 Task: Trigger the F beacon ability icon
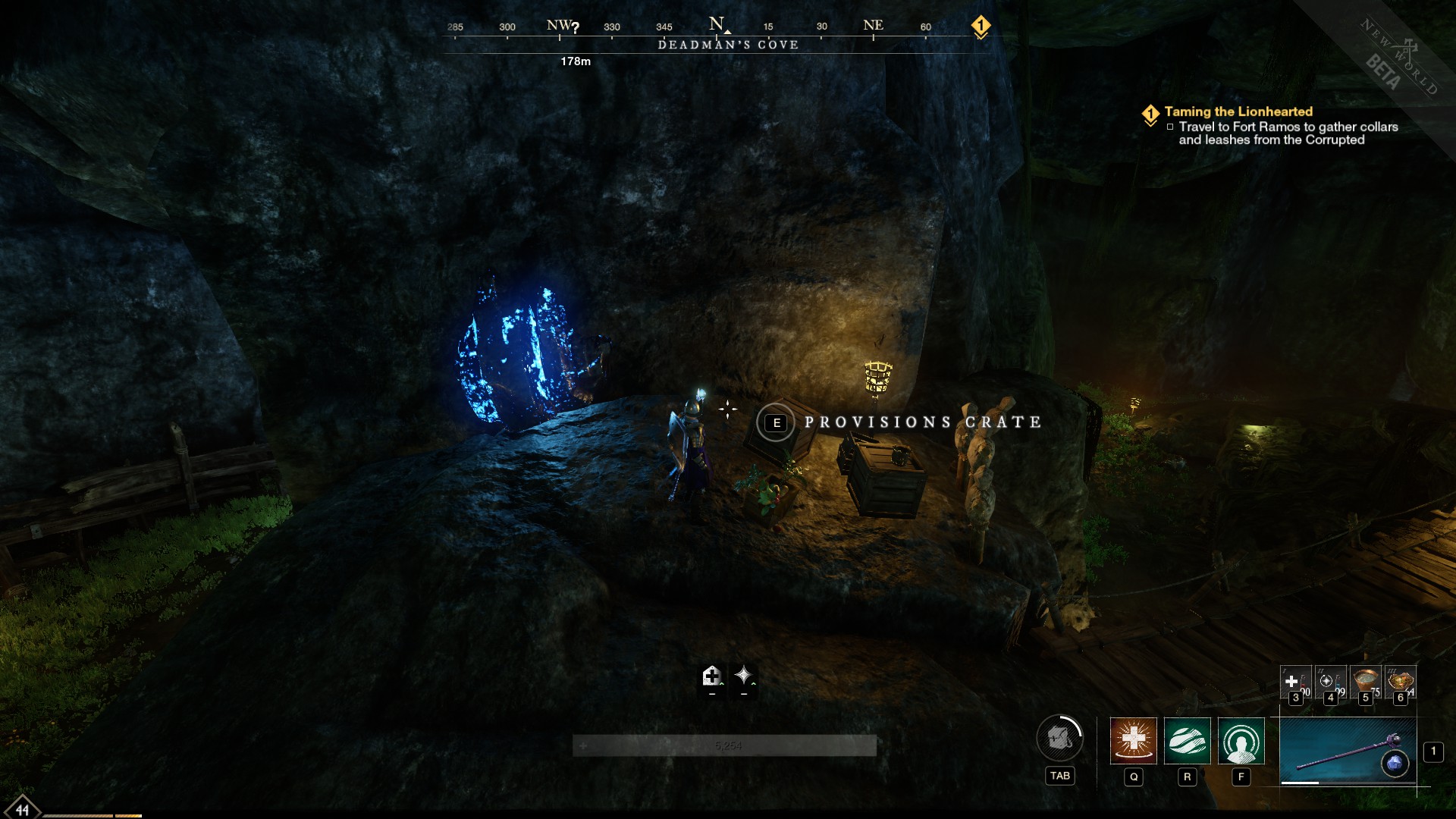(x=1240, y=743)
